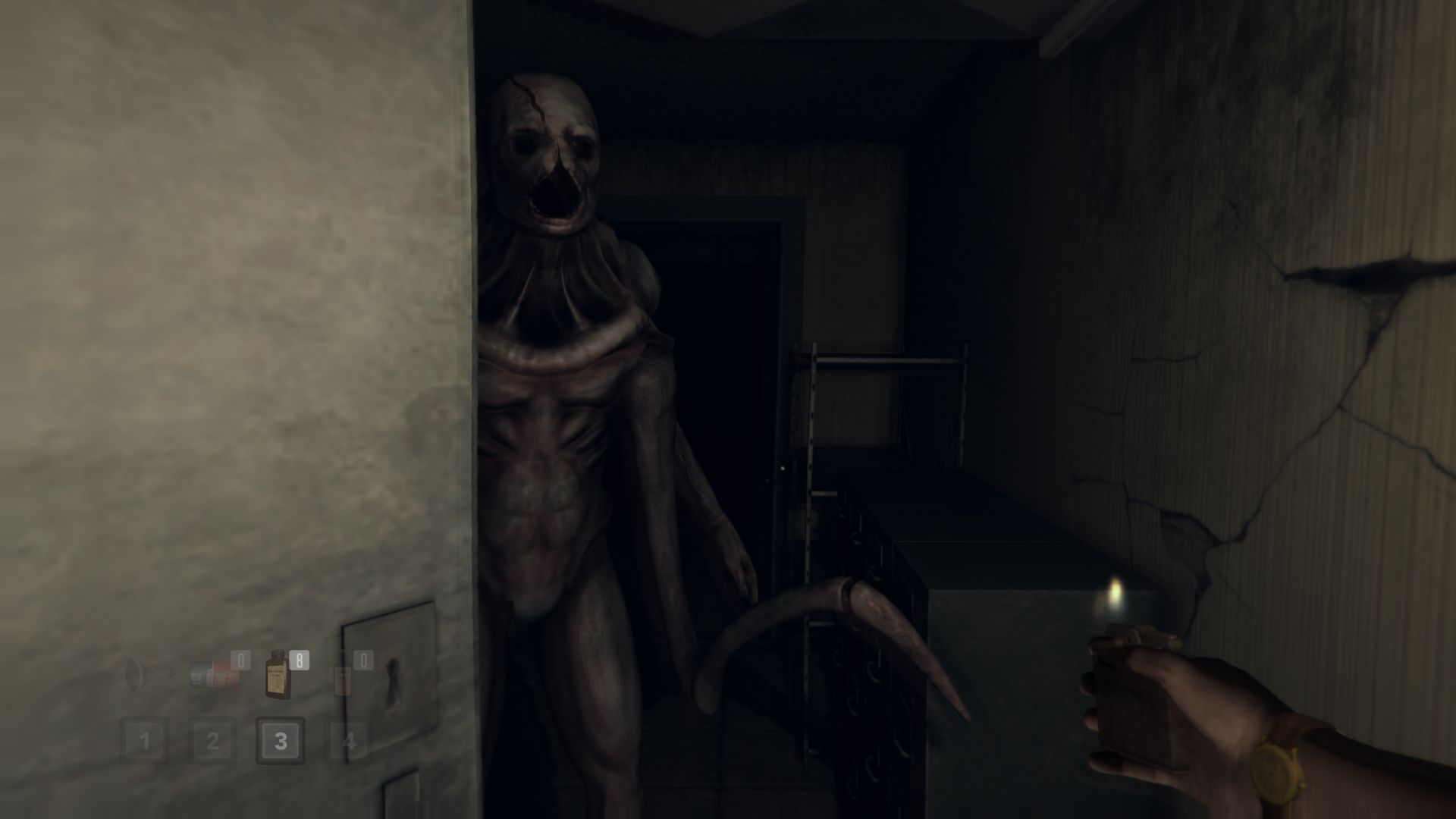Viewport: 1456px width, 819px height.
Task: Click the zero count badge on the canister
Action: (x=241, y=660)
